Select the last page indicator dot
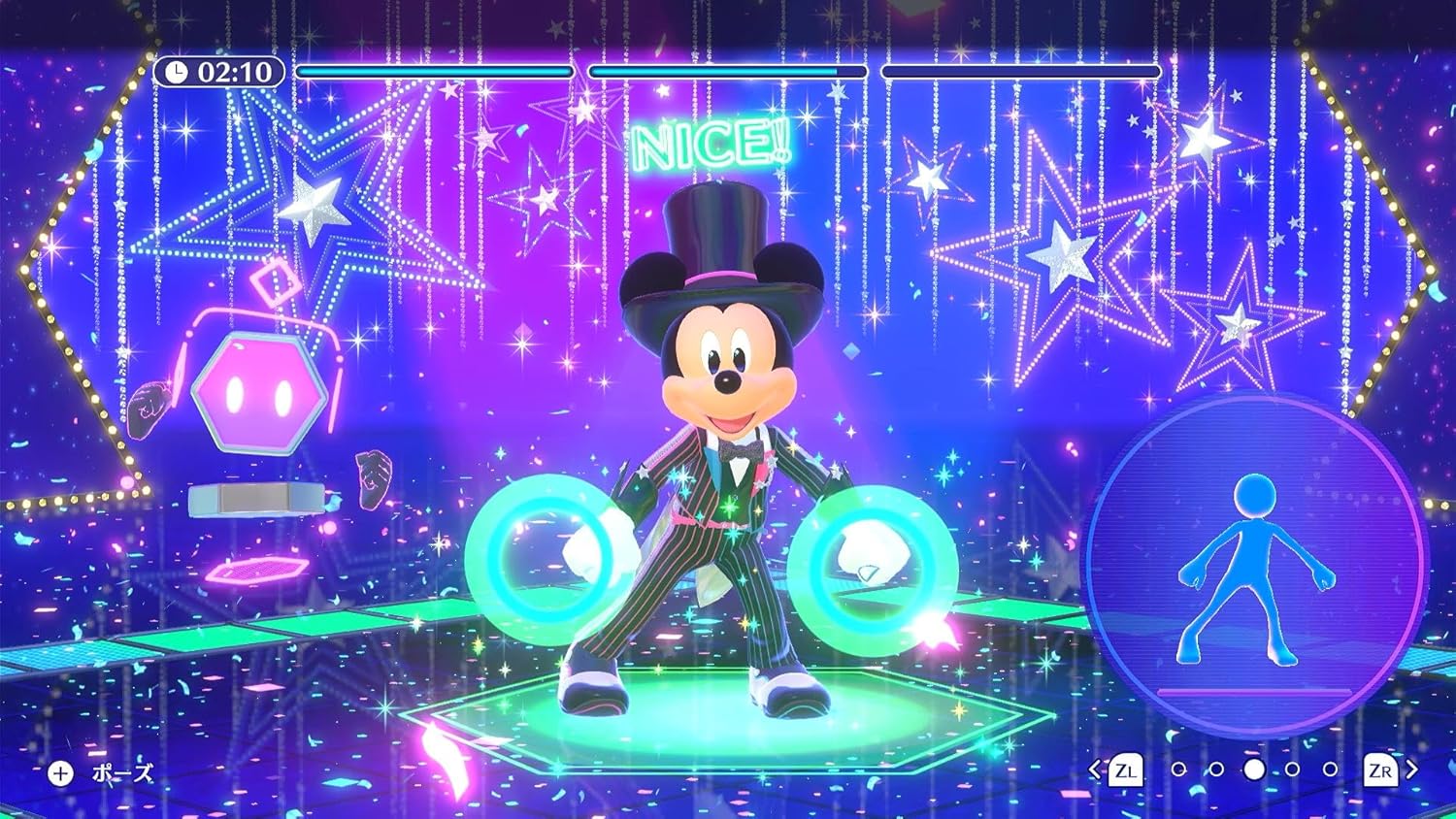This screenshot has width=1456, height=819. [1330, 769]
